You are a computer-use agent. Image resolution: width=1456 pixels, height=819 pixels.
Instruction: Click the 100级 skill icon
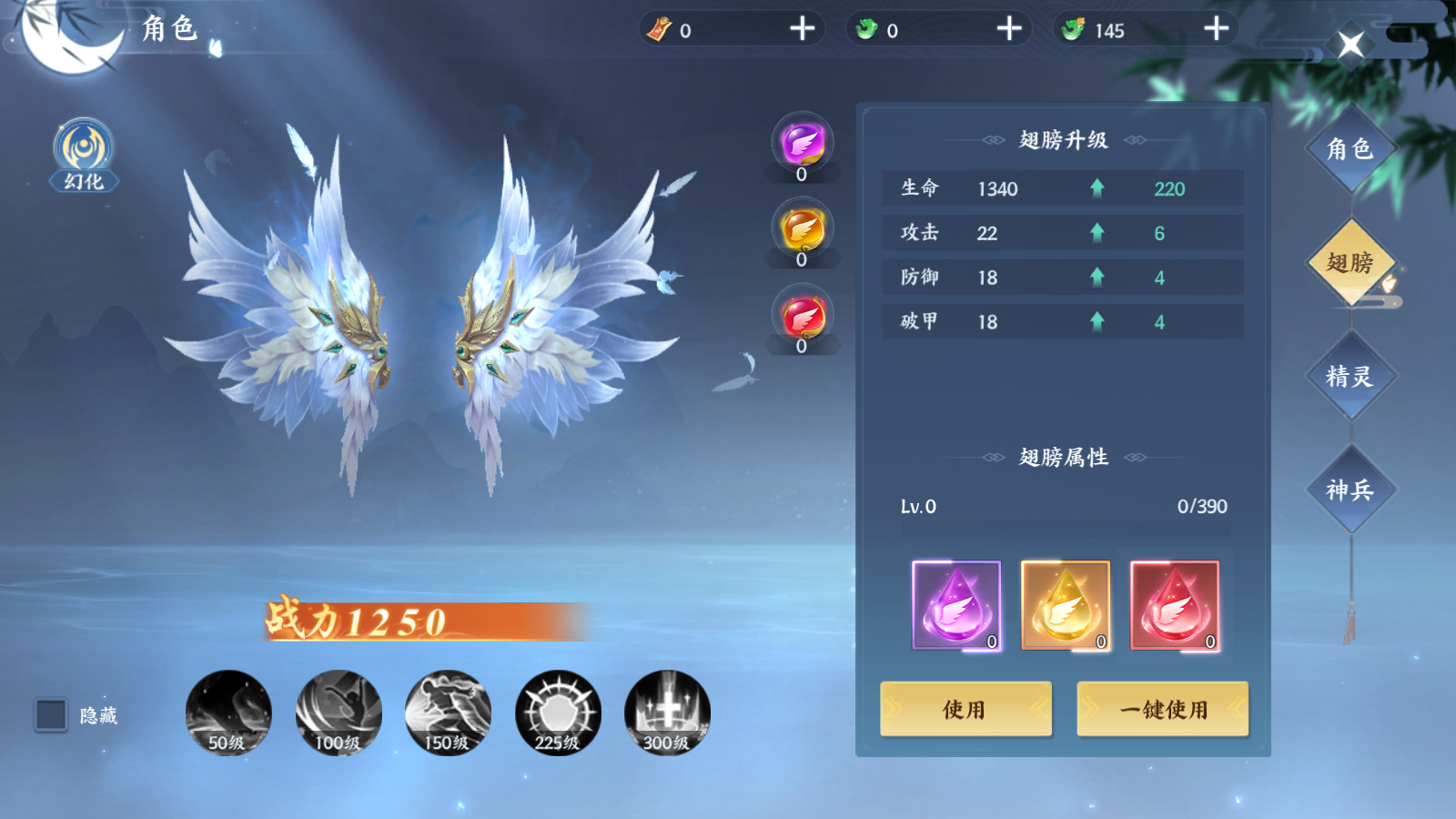tap(338, 713)
